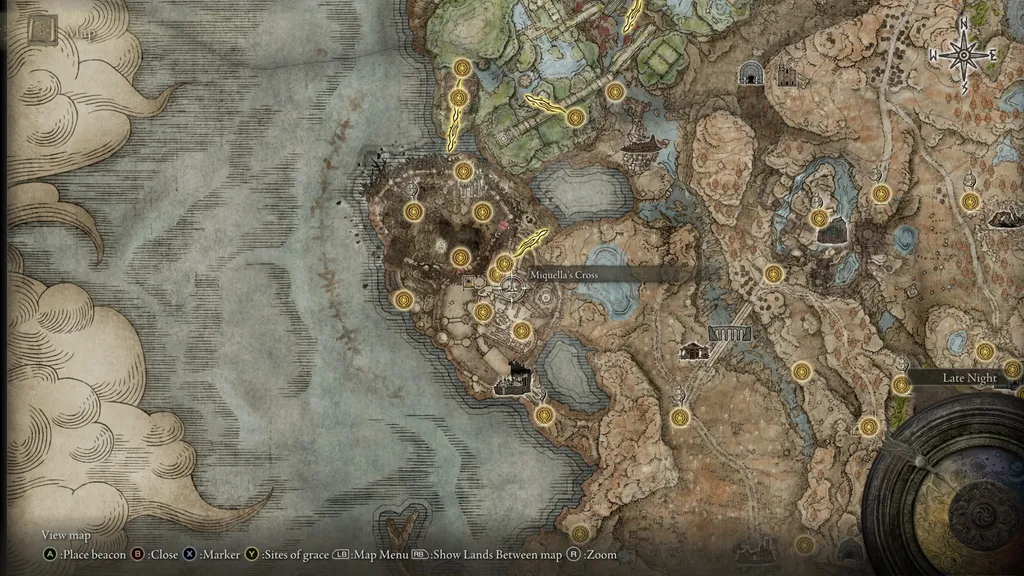Select the stone bridge landmark icon

tap(730, 332)
